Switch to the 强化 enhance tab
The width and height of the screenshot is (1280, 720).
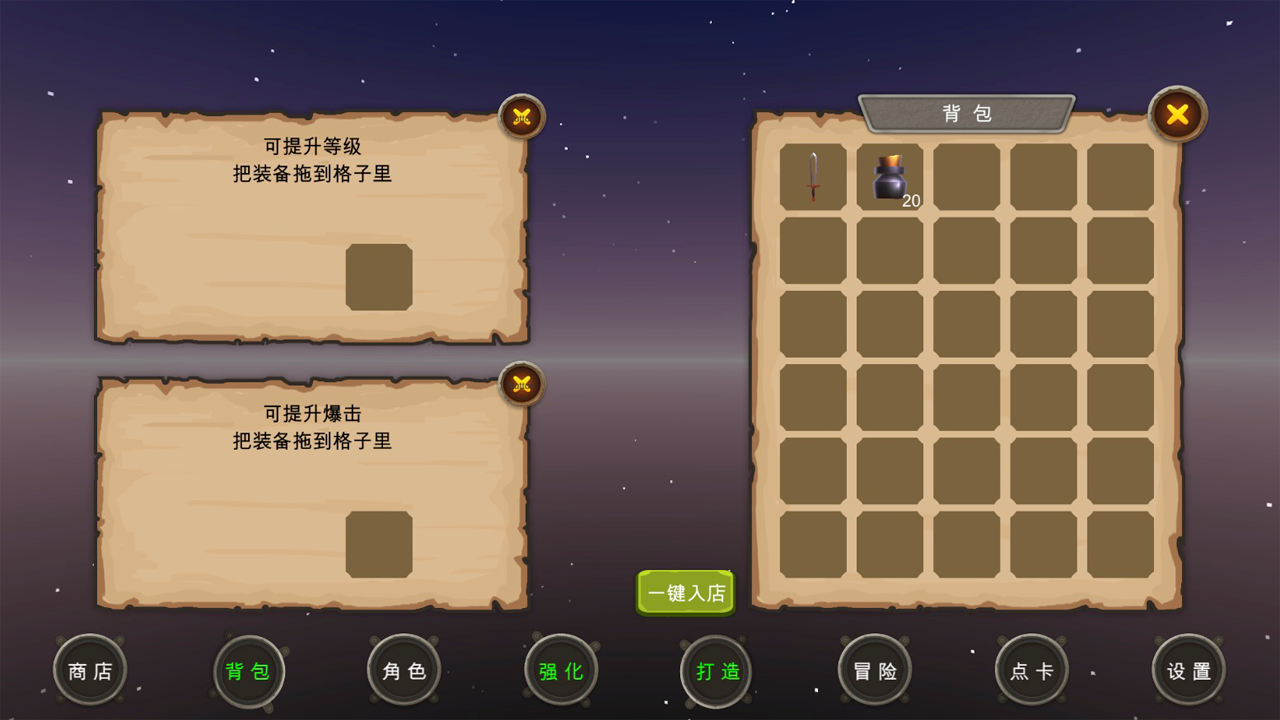click(x=561, y=671)
